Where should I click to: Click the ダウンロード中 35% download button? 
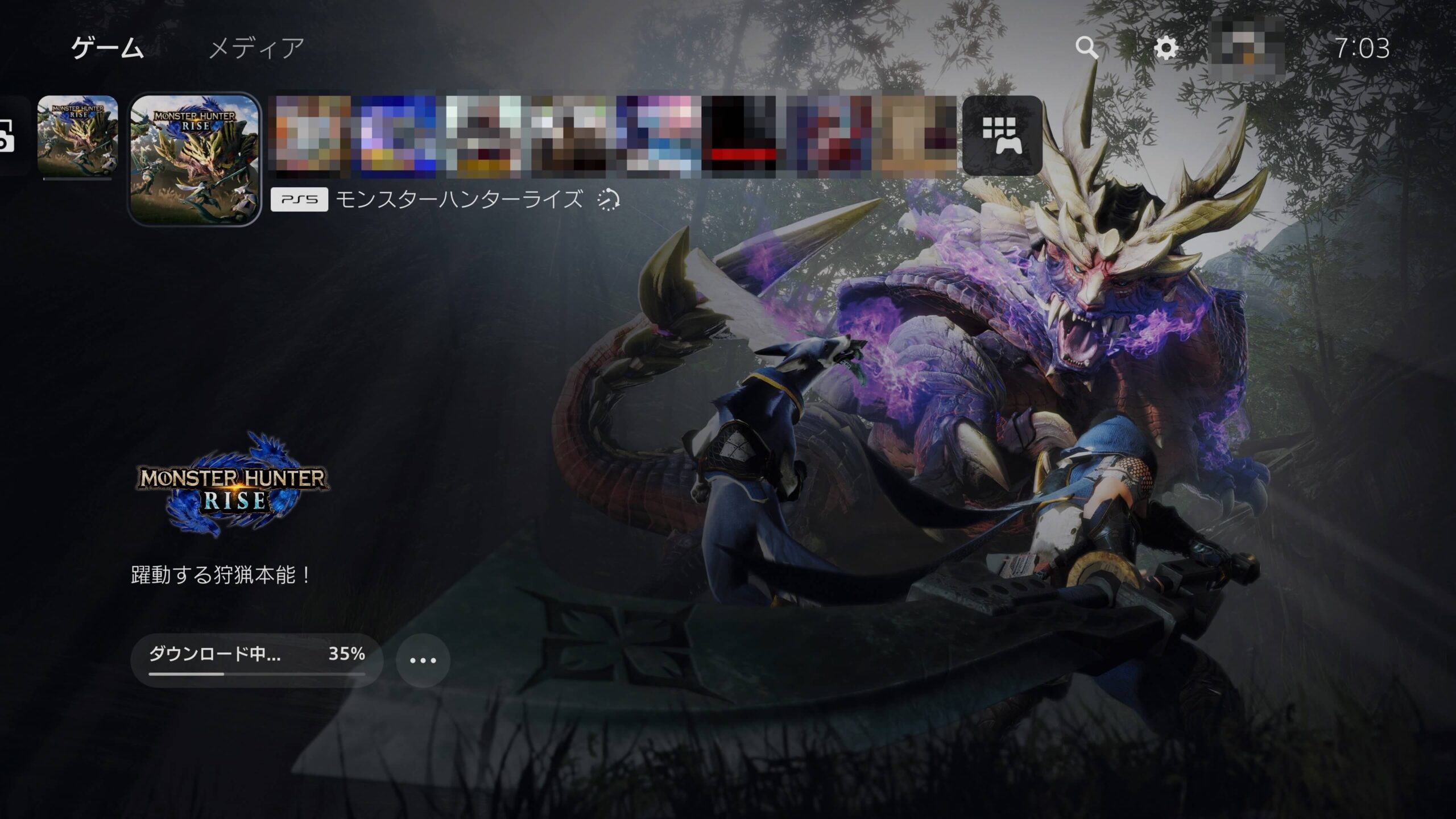[x=257, y=660]
